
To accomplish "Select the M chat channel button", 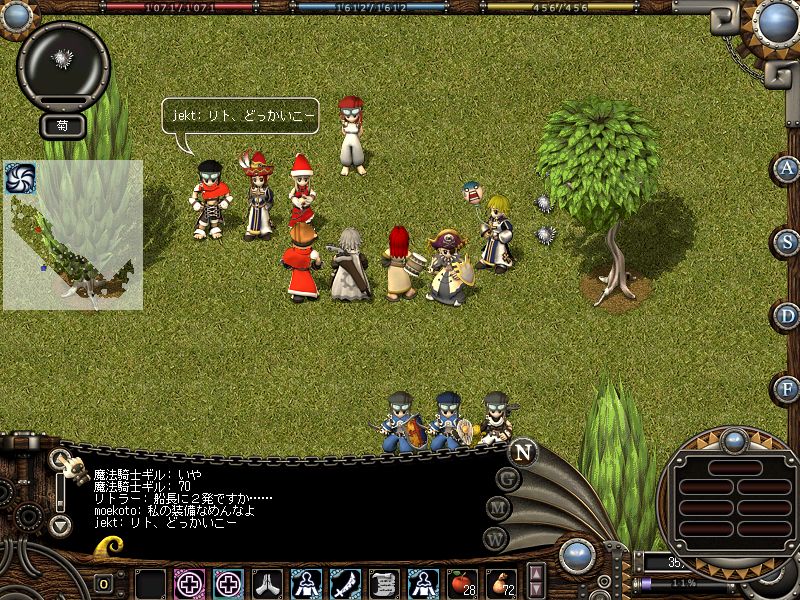I will 499,508.
